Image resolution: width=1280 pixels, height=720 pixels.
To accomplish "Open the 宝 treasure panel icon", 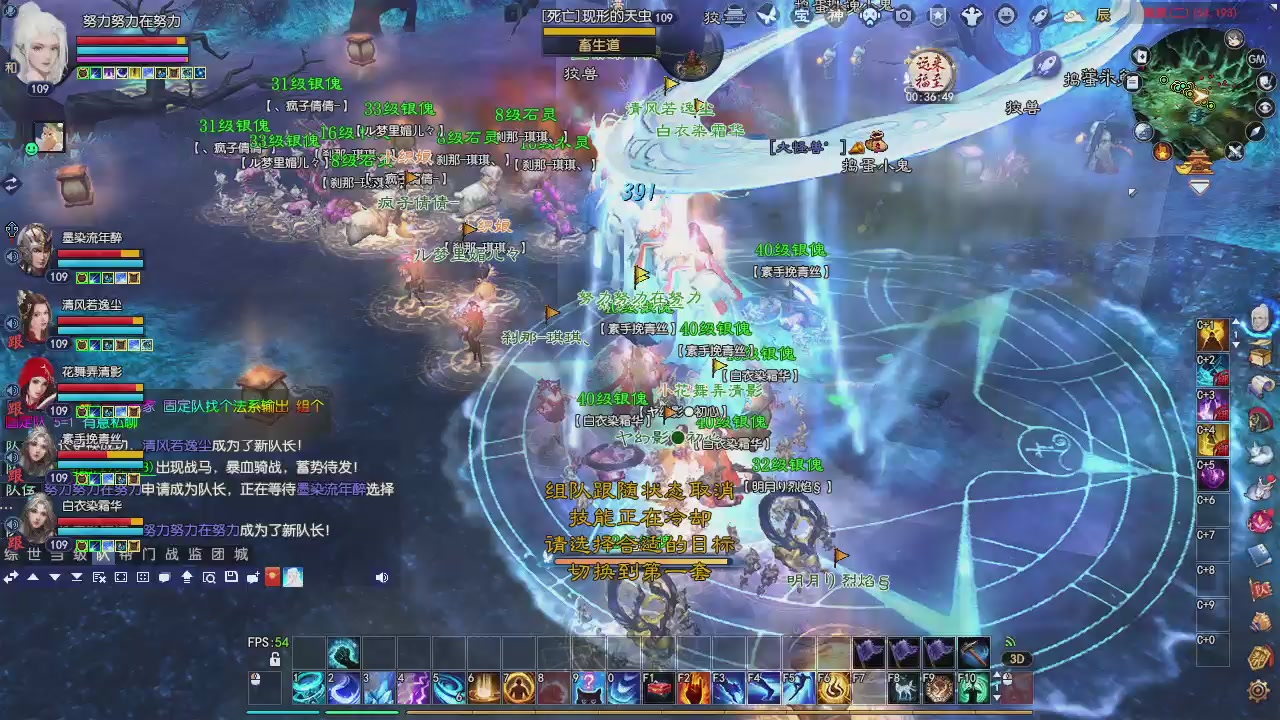I will (x=800, y=16).
